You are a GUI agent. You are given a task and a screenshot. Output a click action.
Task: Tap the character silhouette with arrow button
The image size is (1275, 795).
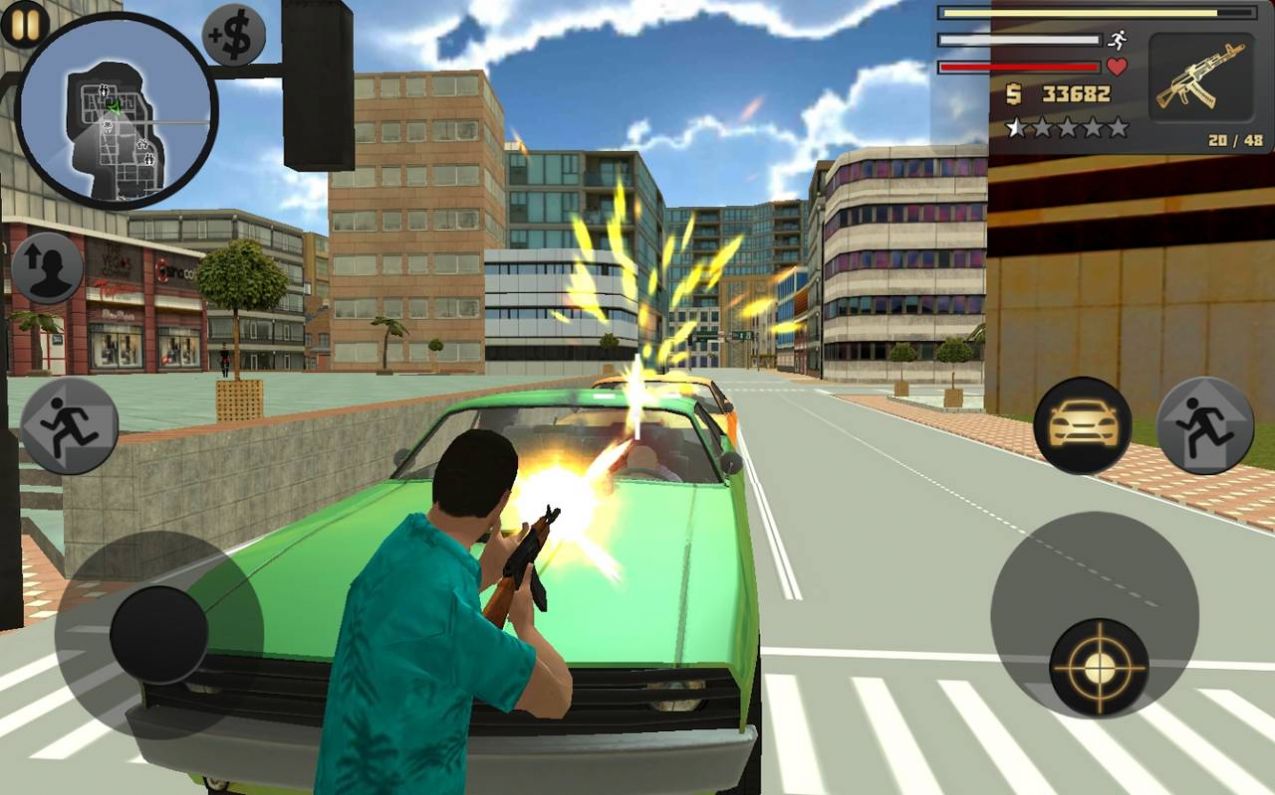click(x=47, y=268)
